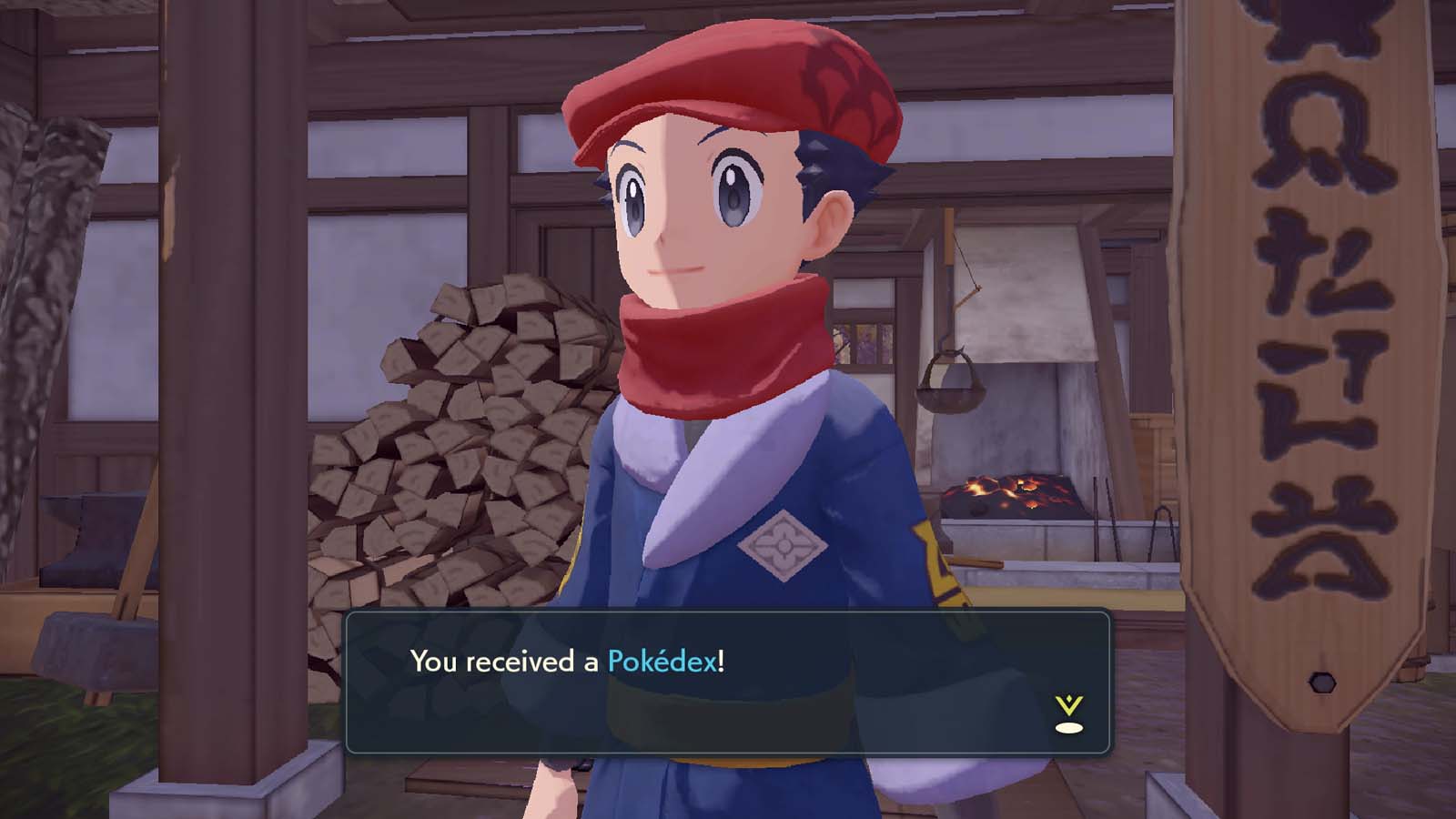The width and height of the screenshot is (1456, 819).
Task: Open the dialog continue prompt
Action: pos(1068,714)
